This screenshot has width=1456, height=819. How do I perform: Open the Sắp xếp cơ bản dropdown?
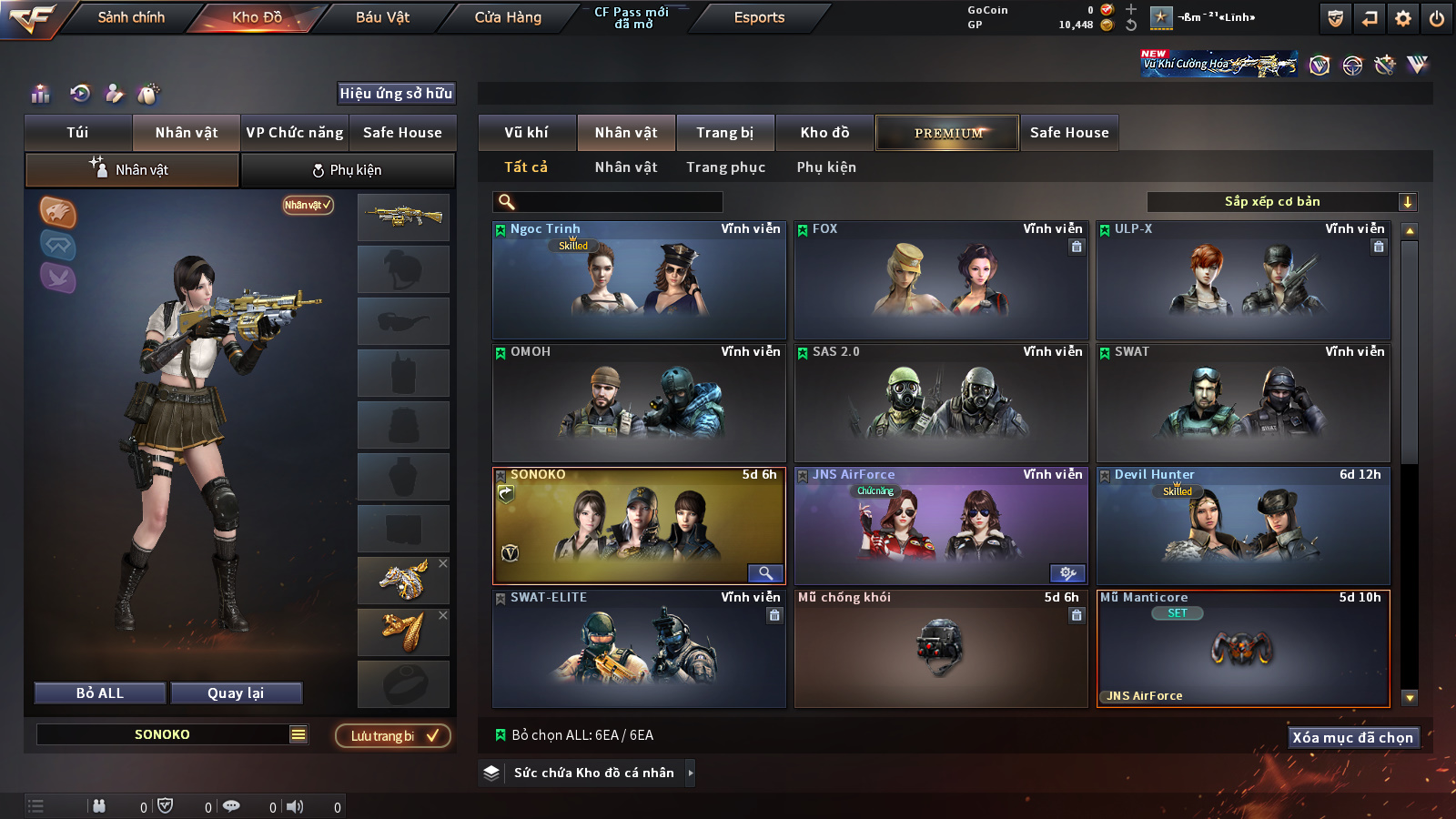pos(1281,202)
